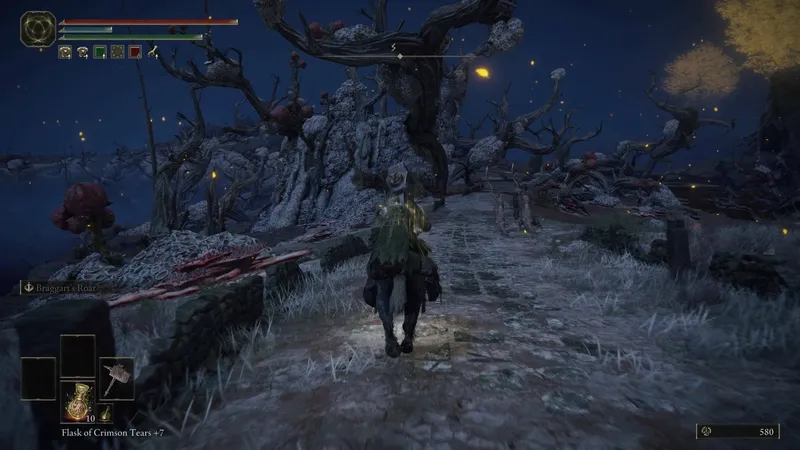This screenshot has width=800, height=450.
Task: Click the golden branch status icon
Action: (153, 52)
